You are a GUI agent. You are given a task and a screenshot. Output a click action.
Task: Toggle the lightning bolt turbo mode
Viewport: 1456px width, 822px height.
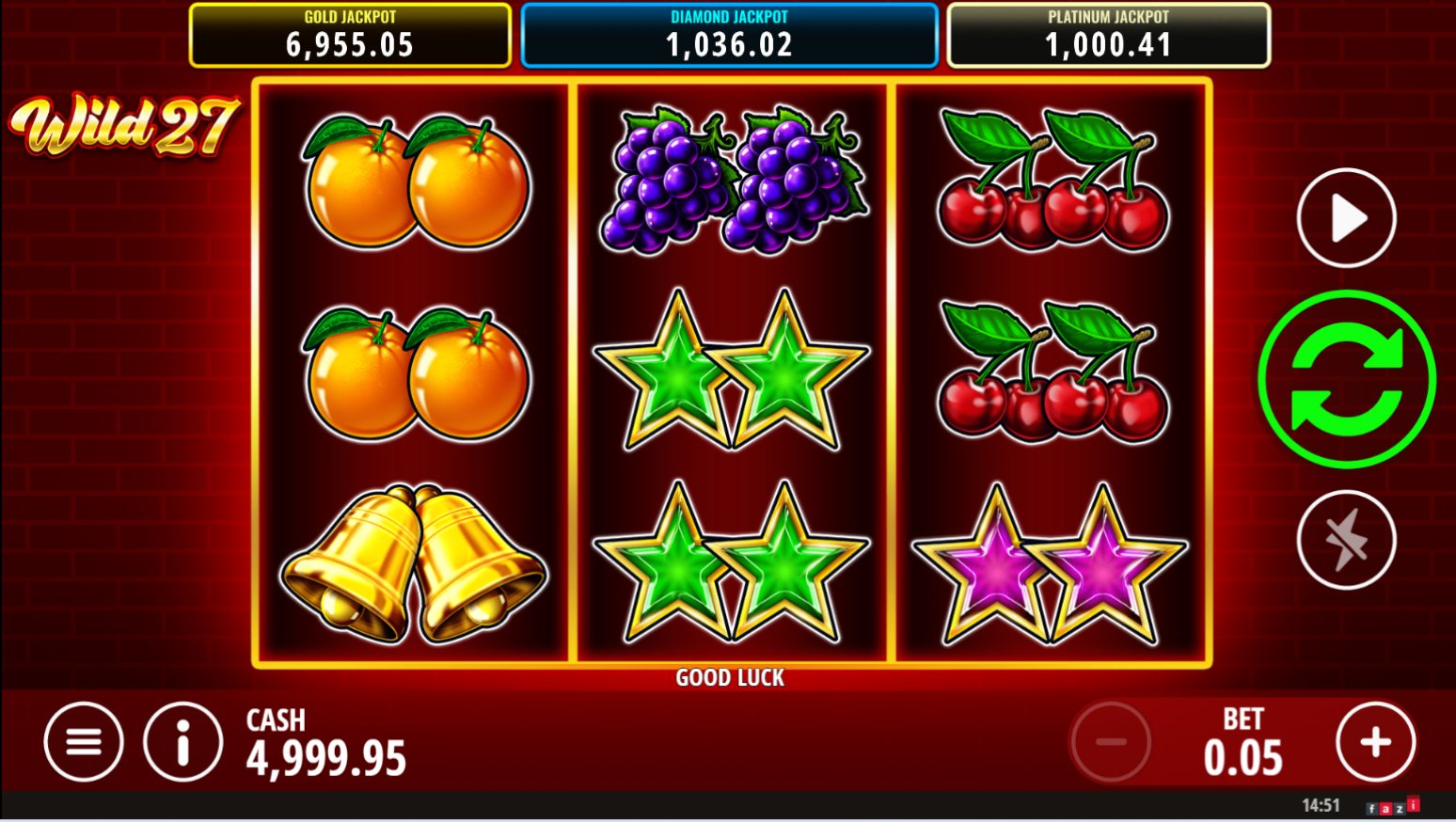pos(1346,540)
